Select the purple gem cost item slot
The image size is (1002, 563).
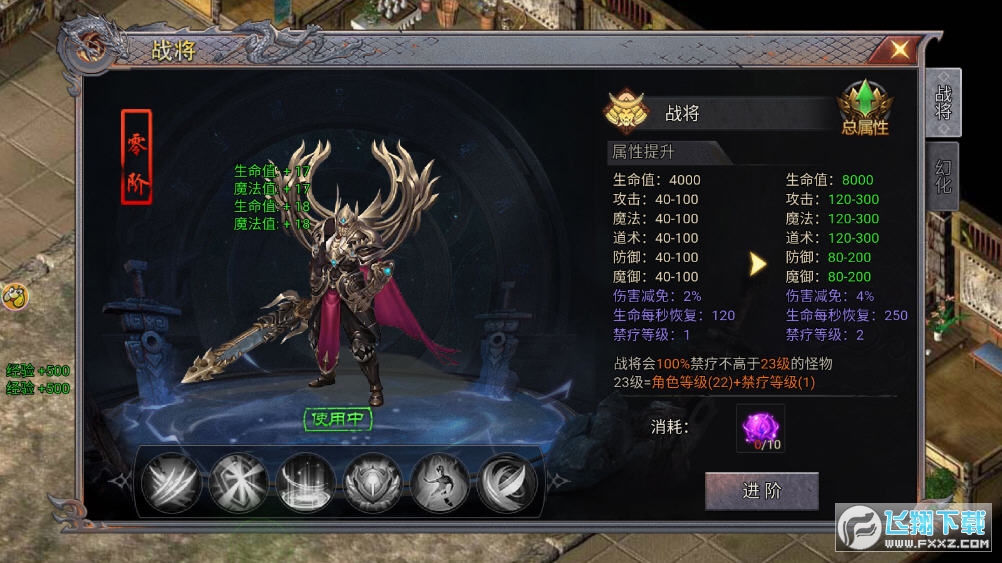[x=760, y=428]
